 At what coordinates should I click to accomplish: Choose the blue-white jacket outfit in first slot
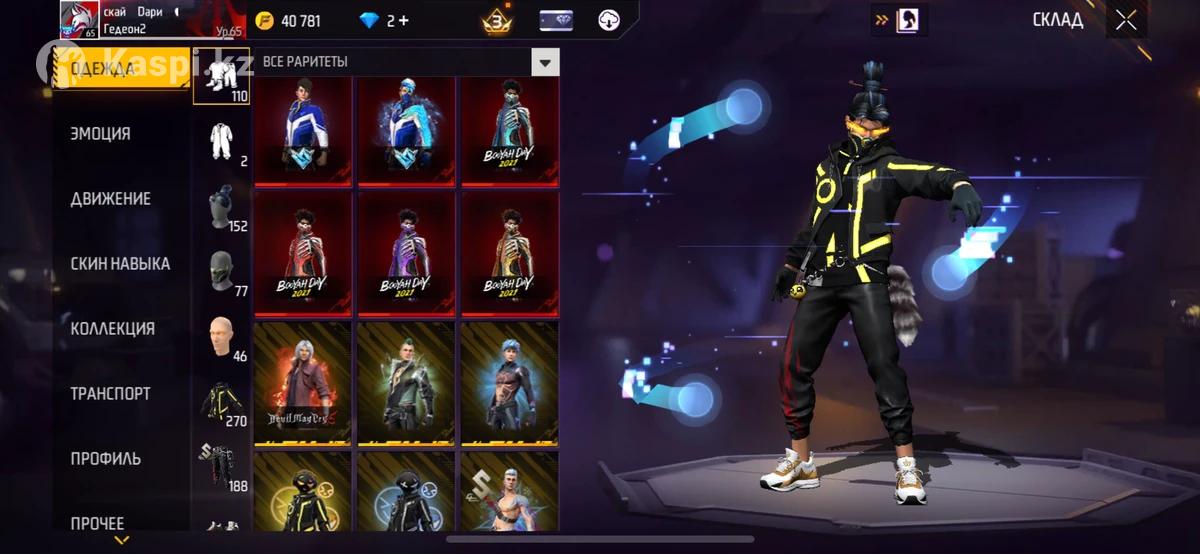point(303,131)
